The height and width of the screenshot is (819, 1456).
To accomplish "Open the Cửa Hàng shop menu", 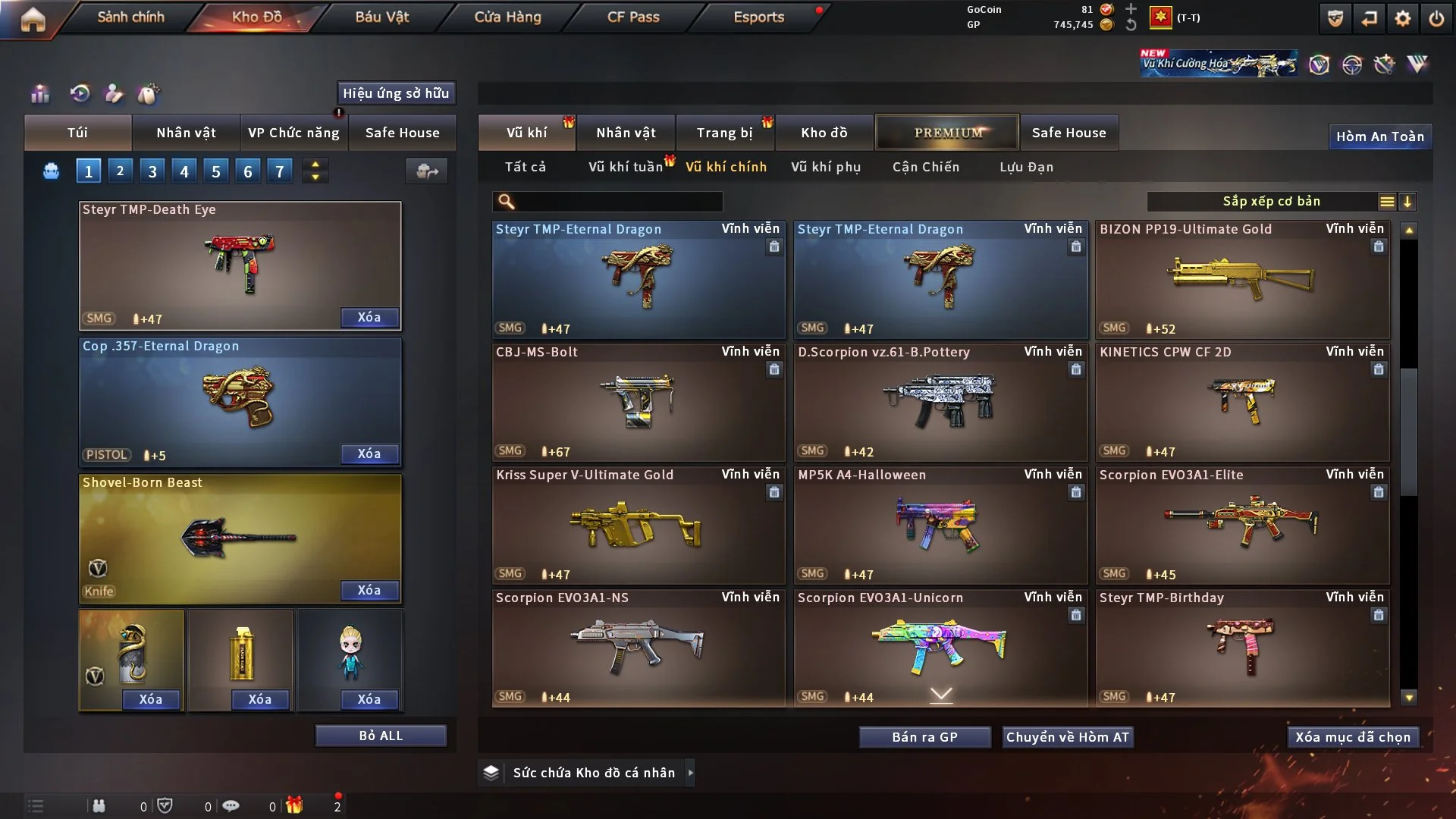I will (507, 17).
